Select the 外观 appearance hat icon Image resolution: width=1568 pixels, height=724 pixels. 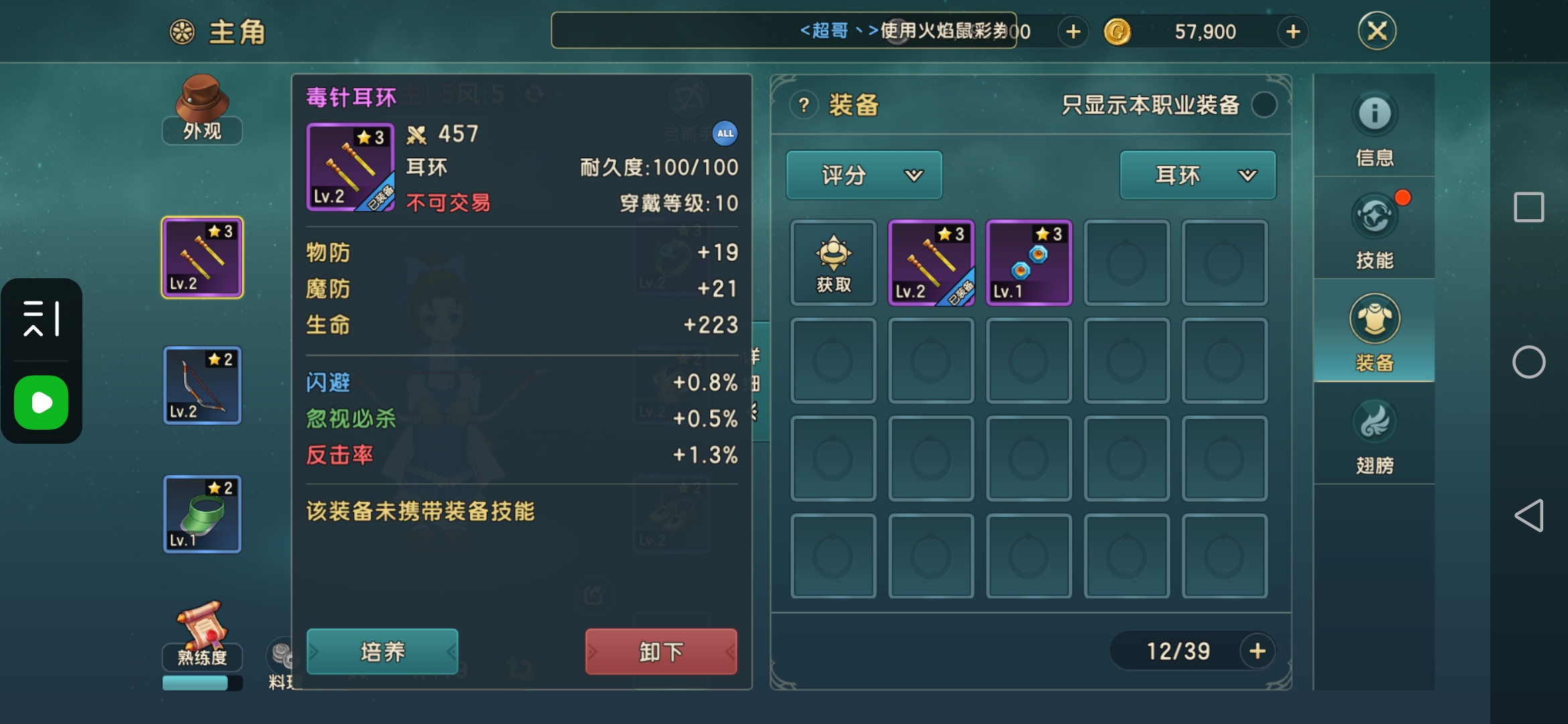coord(201,107)
